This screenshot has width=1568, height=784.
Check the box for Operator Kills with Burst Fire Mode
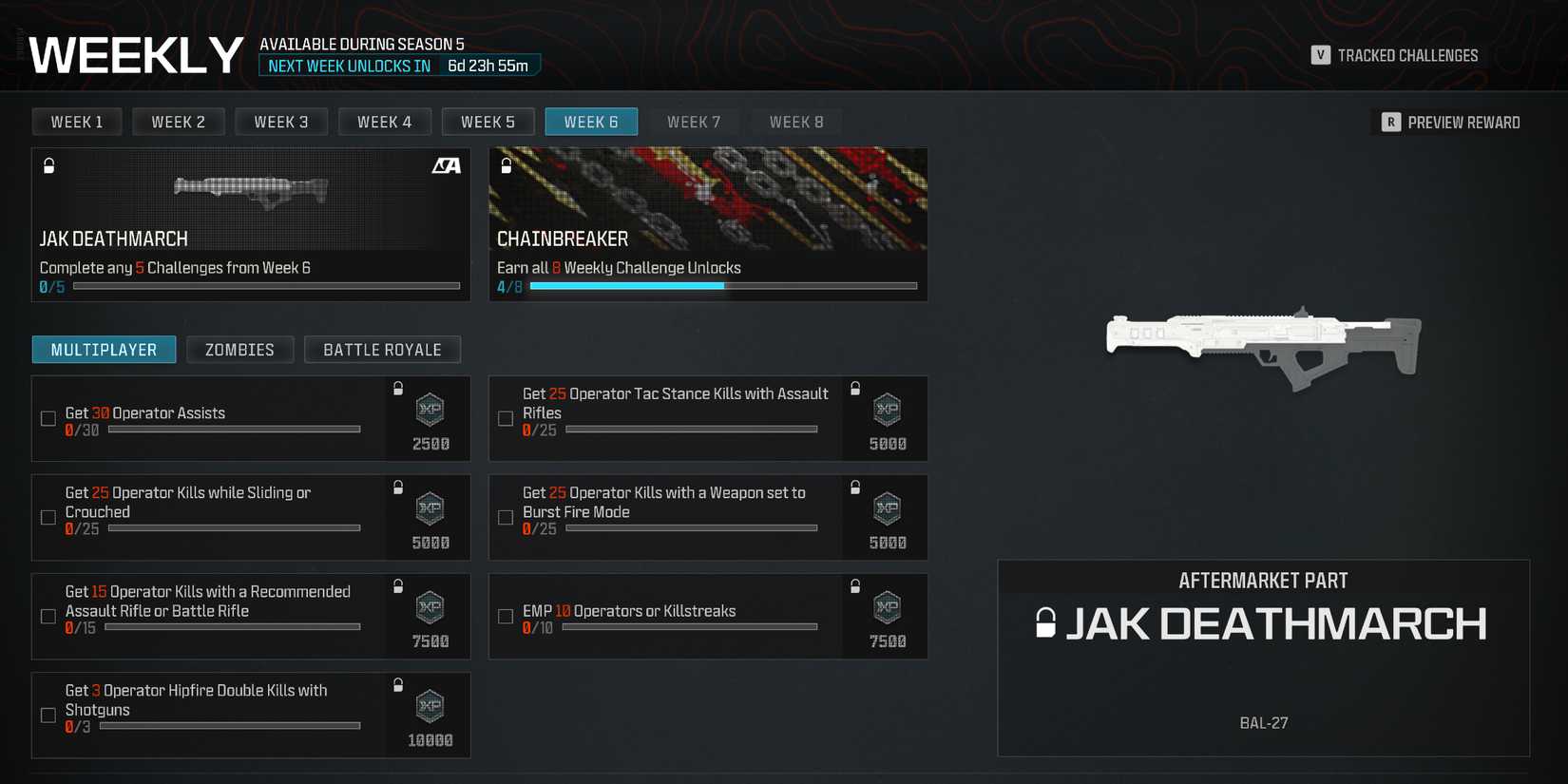pyautogui.click(x=505, y=517)
